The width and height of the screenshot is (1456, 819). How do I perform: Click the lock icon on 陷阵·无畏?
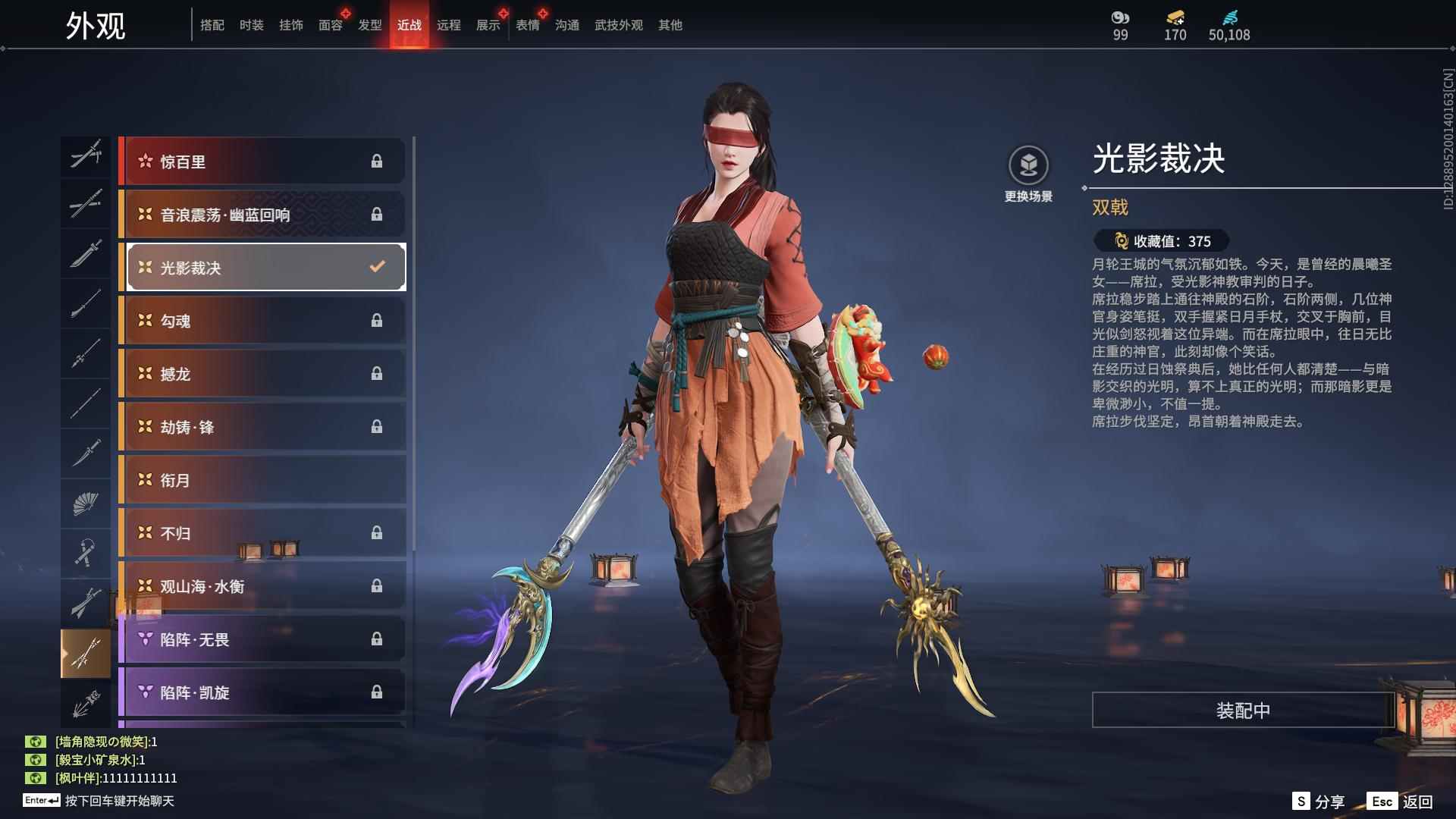377,639
